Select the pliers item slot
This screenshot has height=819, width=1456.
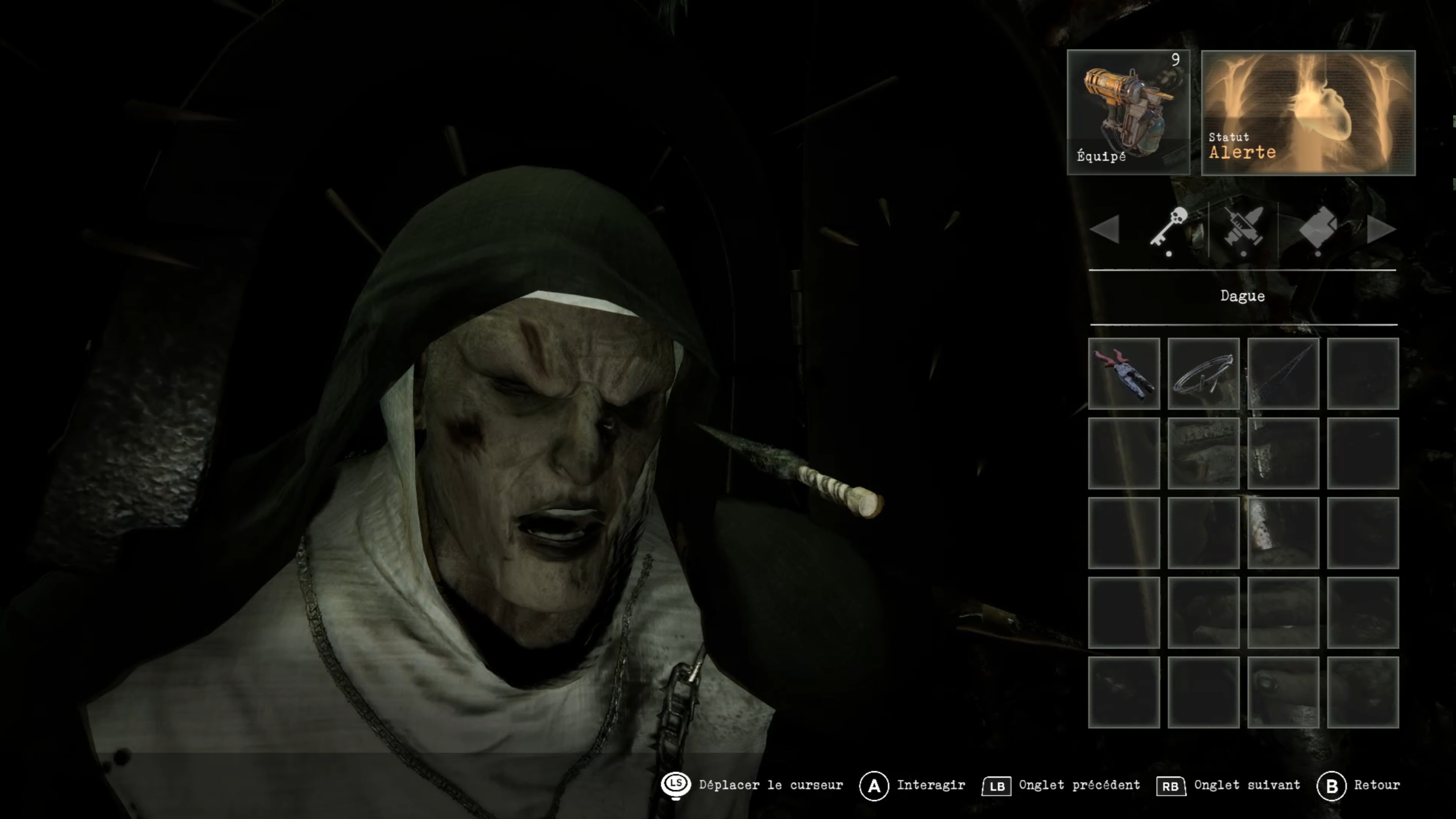pos(1124,373)
